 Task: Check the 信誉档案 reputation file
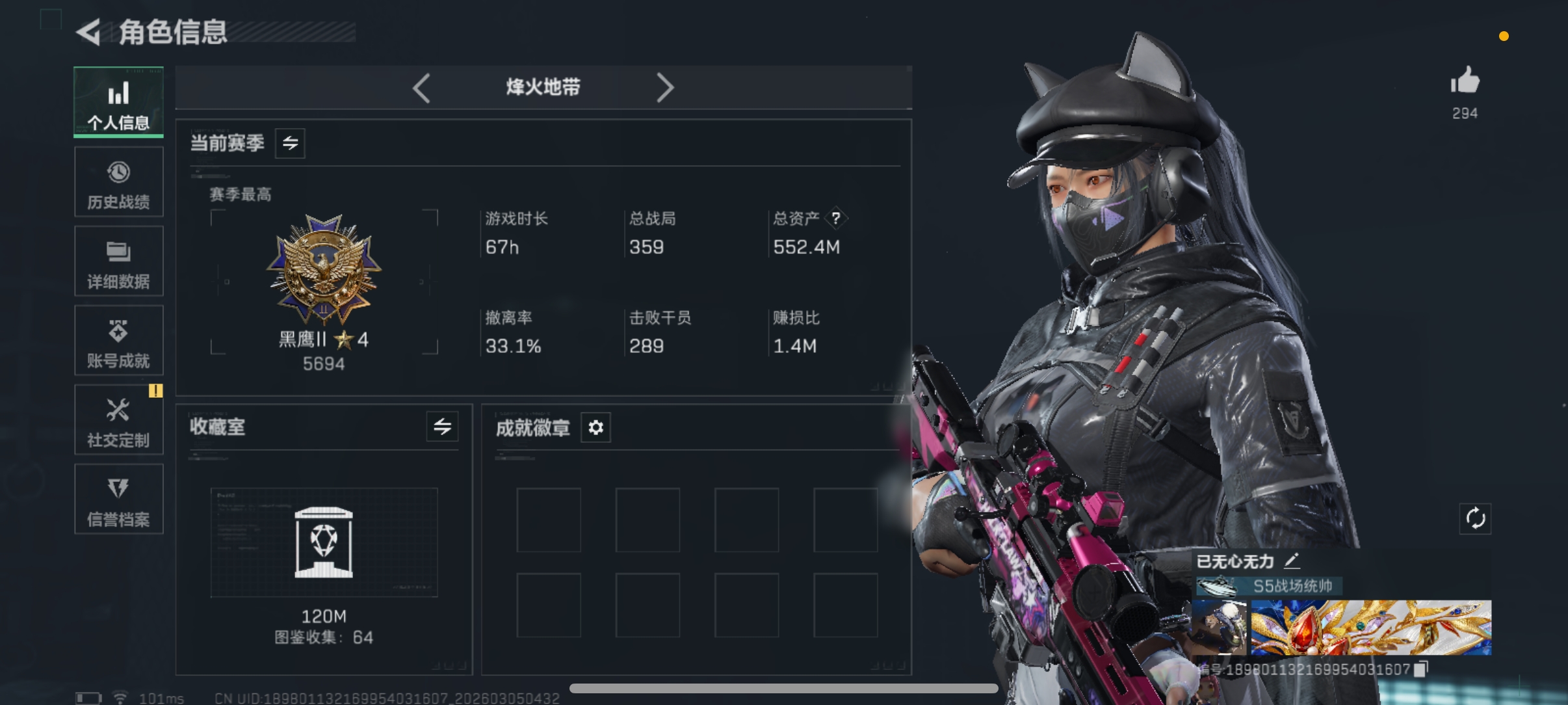[x=118, y=499]
